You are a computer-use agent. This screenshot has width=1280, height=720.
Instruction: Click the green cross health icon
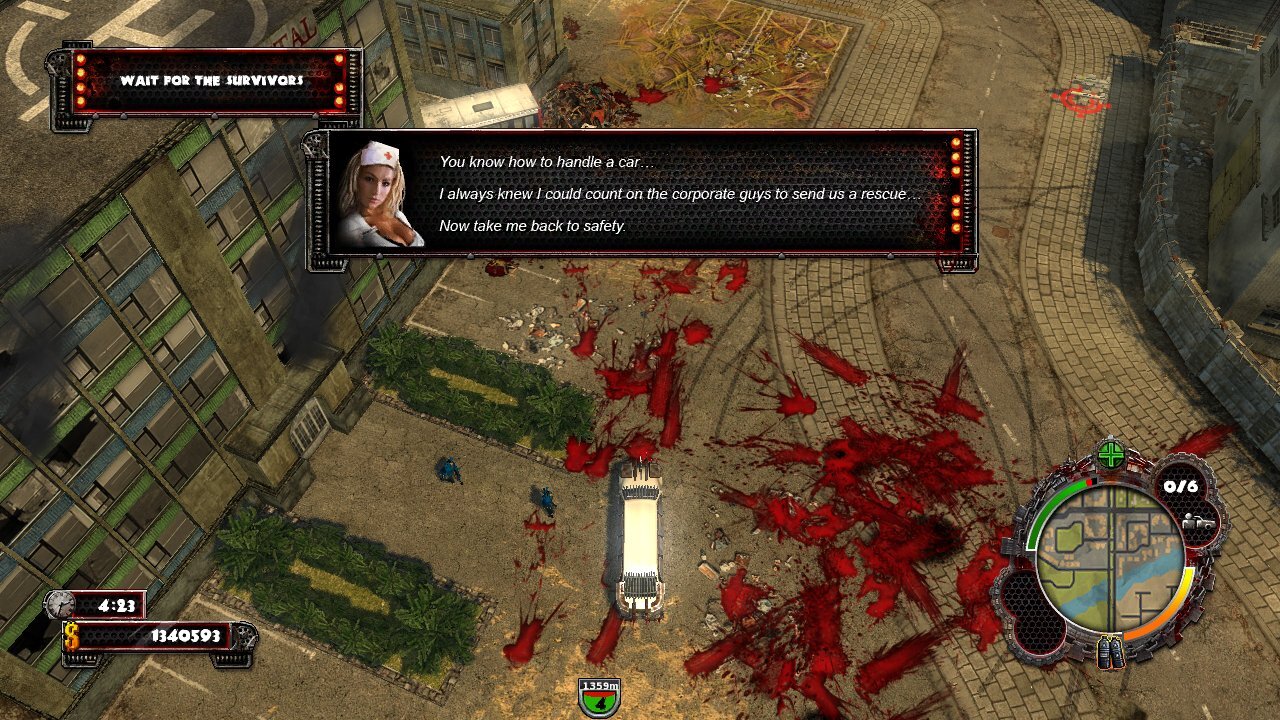click(x=1111, y=456)
